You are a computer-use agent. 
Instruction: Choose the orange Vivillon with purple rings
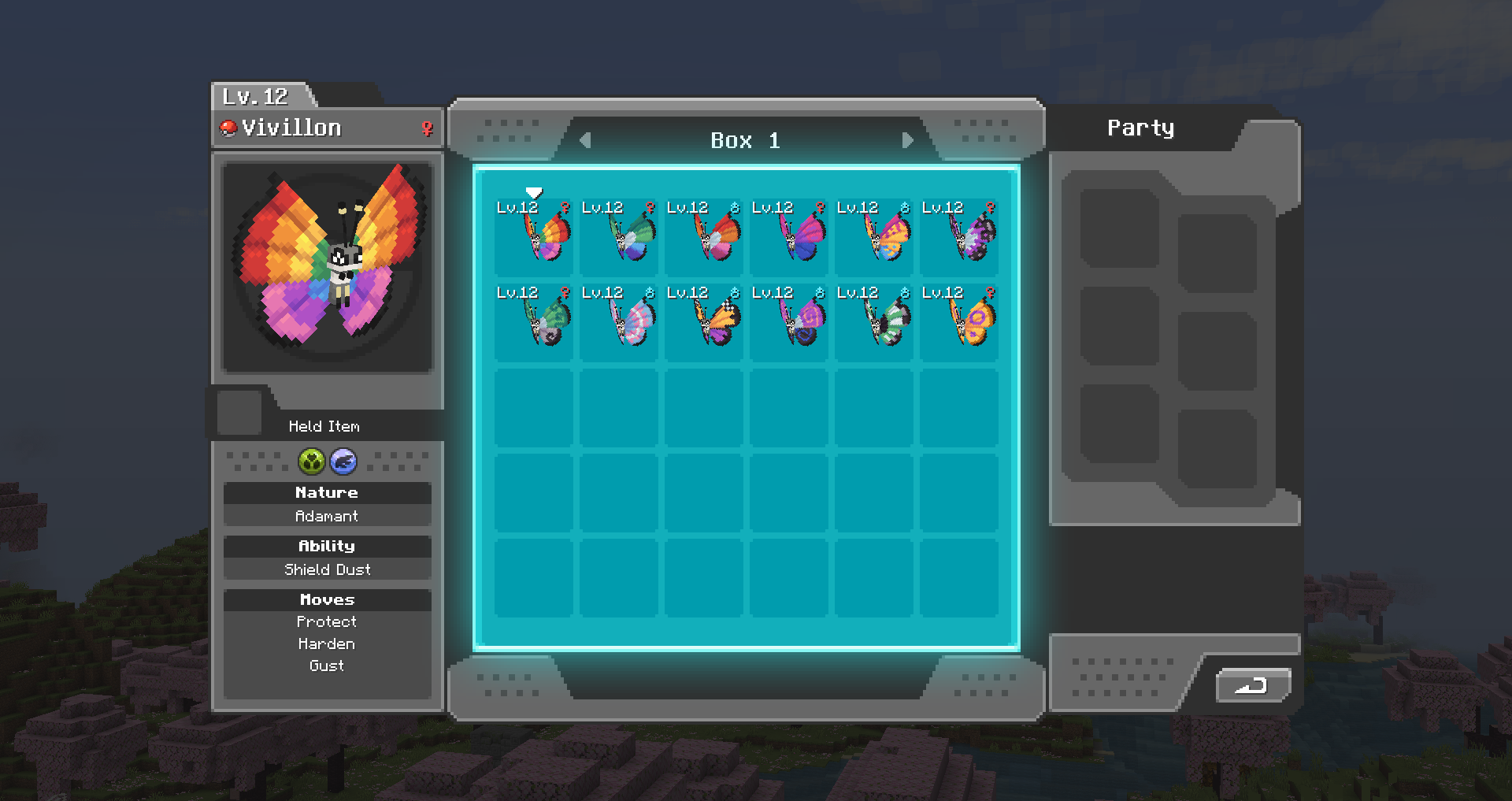coord(960,321)
